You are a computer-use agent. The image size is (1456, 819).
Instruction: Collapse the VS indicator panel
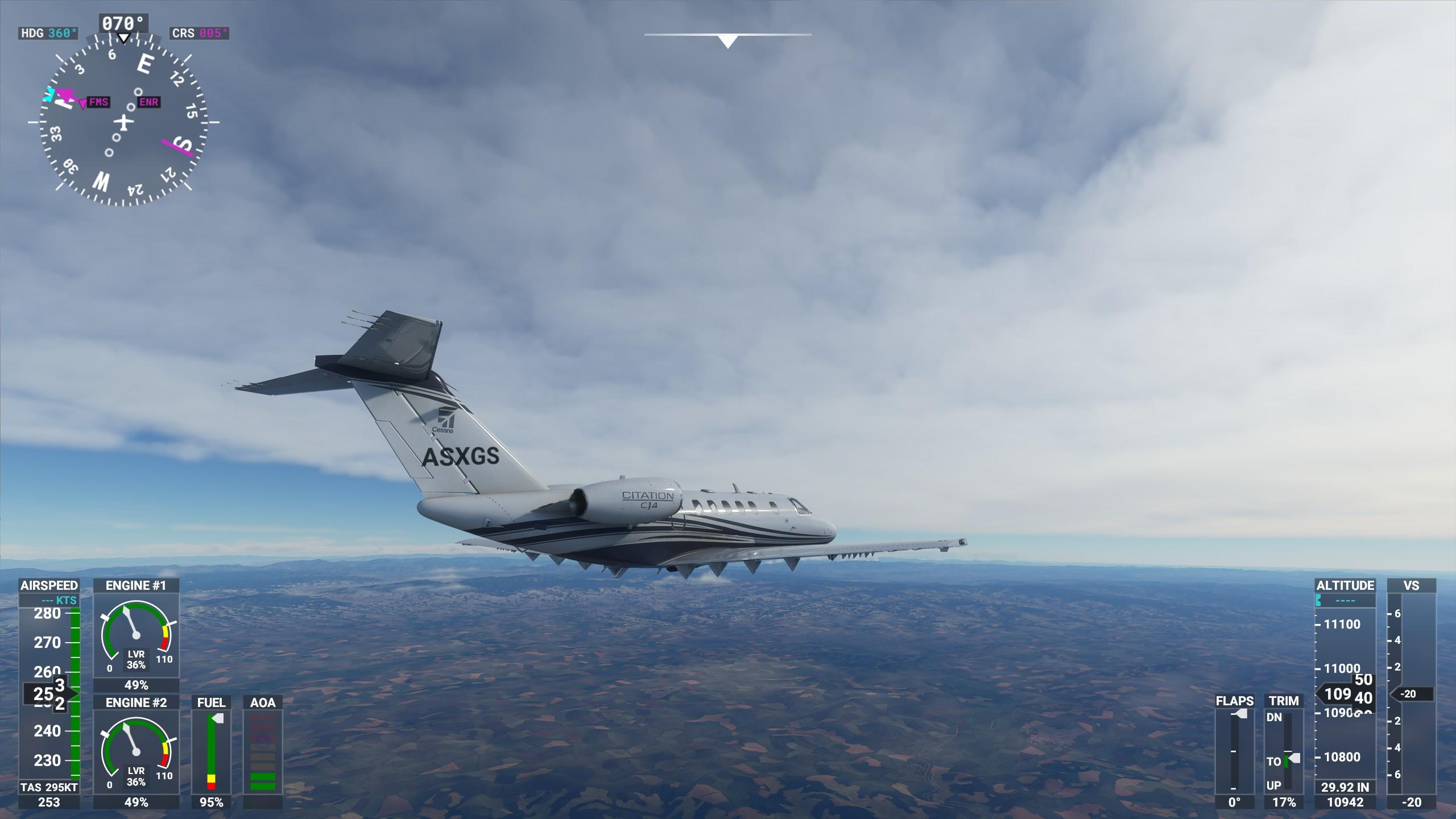(x=1414, y=585)
